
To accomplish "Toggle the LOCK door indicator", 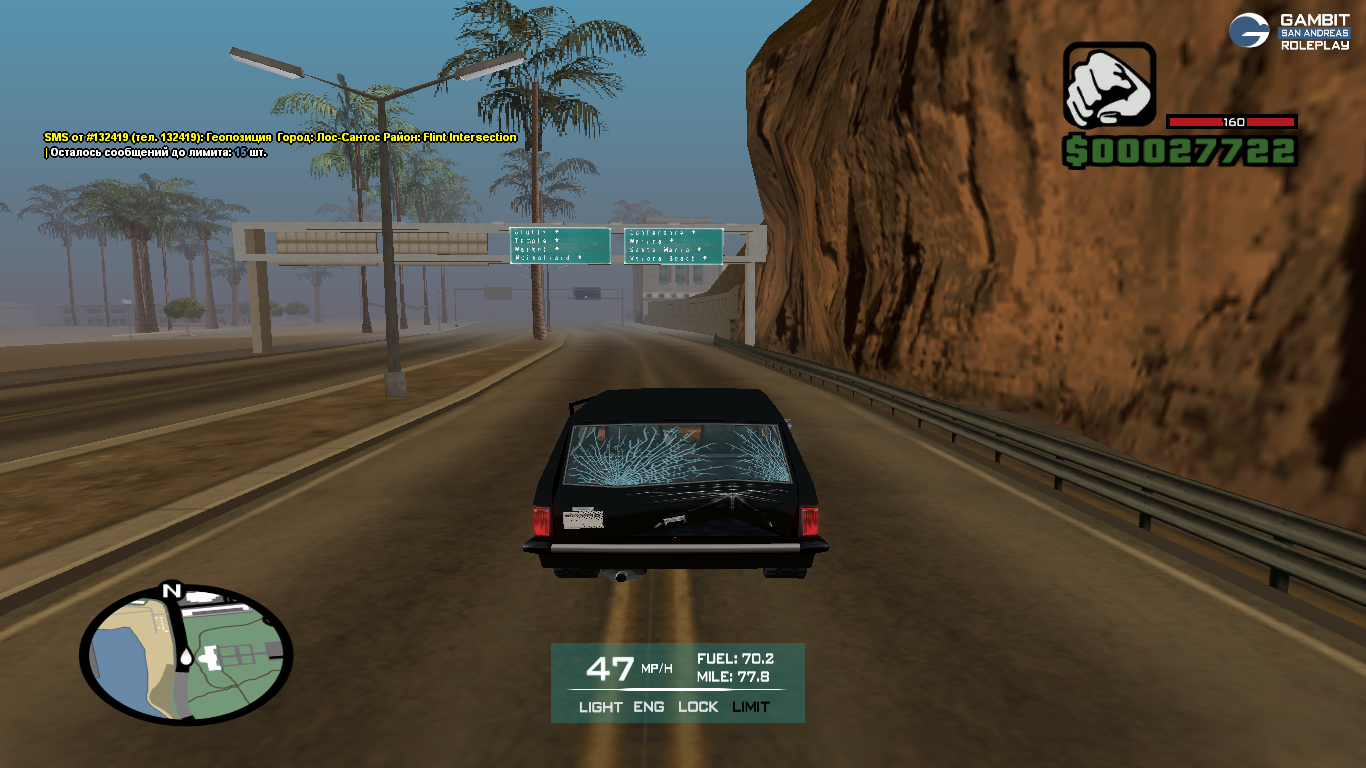I will point(698,707).
